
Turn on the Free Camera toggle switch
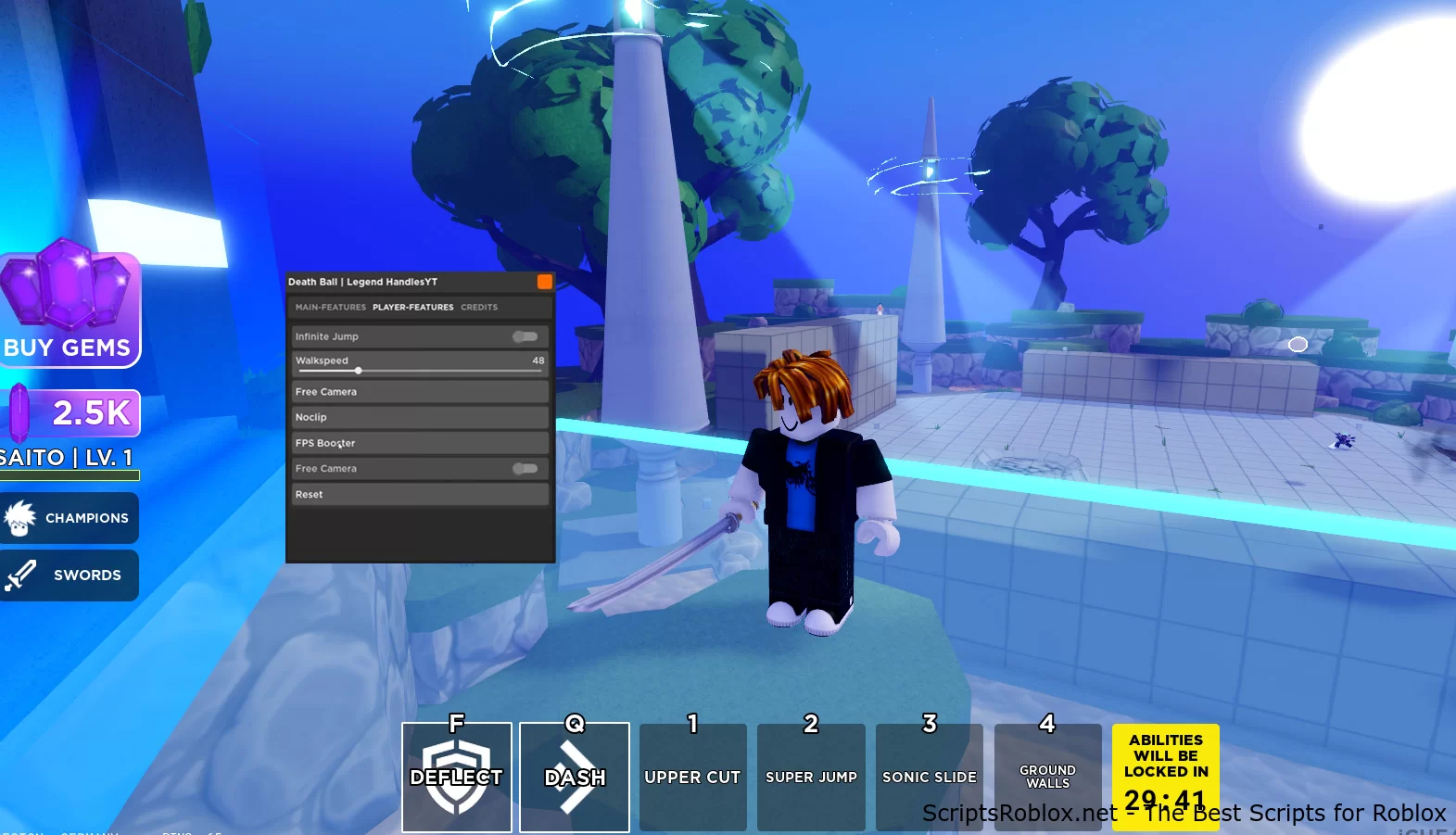point(525,469)
